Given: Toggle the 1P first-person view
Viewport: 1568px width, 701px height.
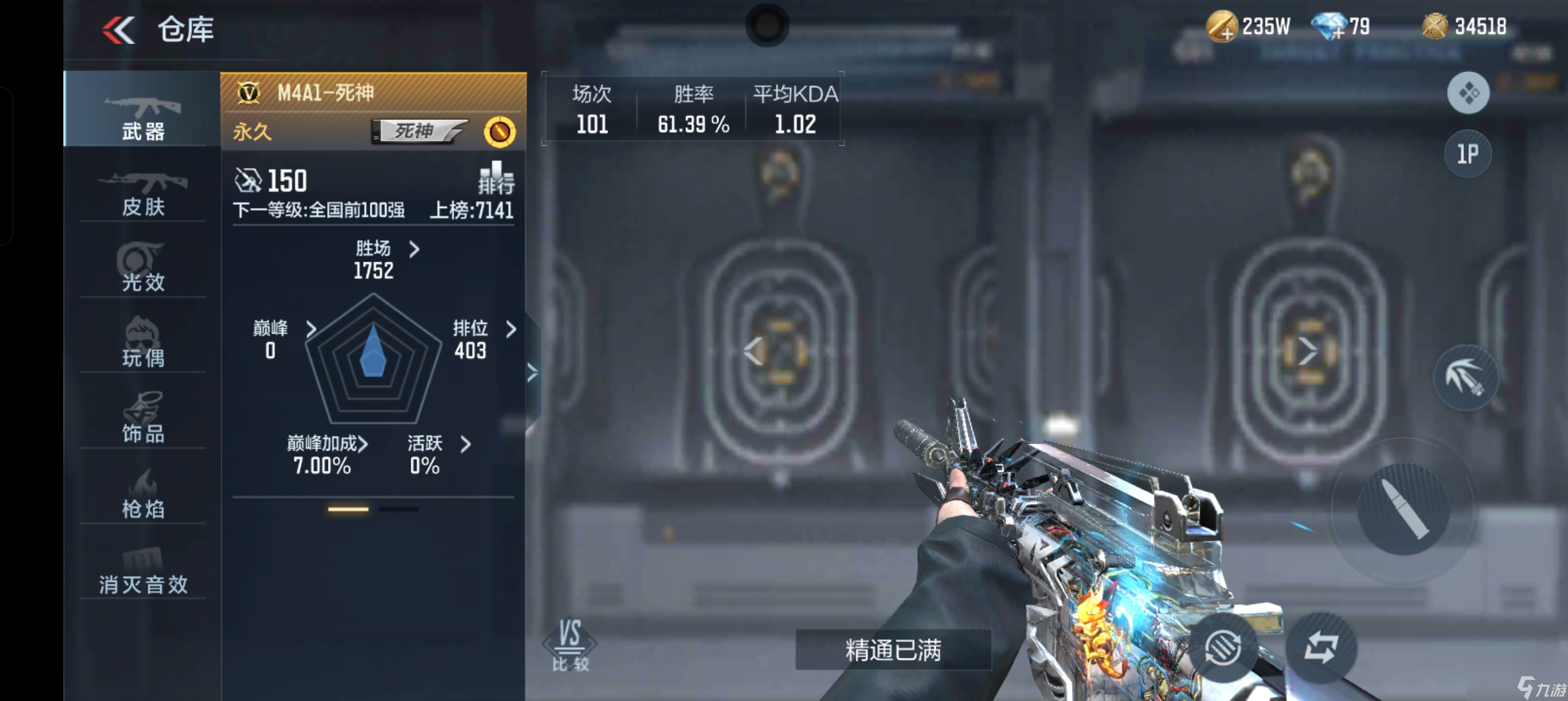Looking at the screenshot, I should point(1467,154).
